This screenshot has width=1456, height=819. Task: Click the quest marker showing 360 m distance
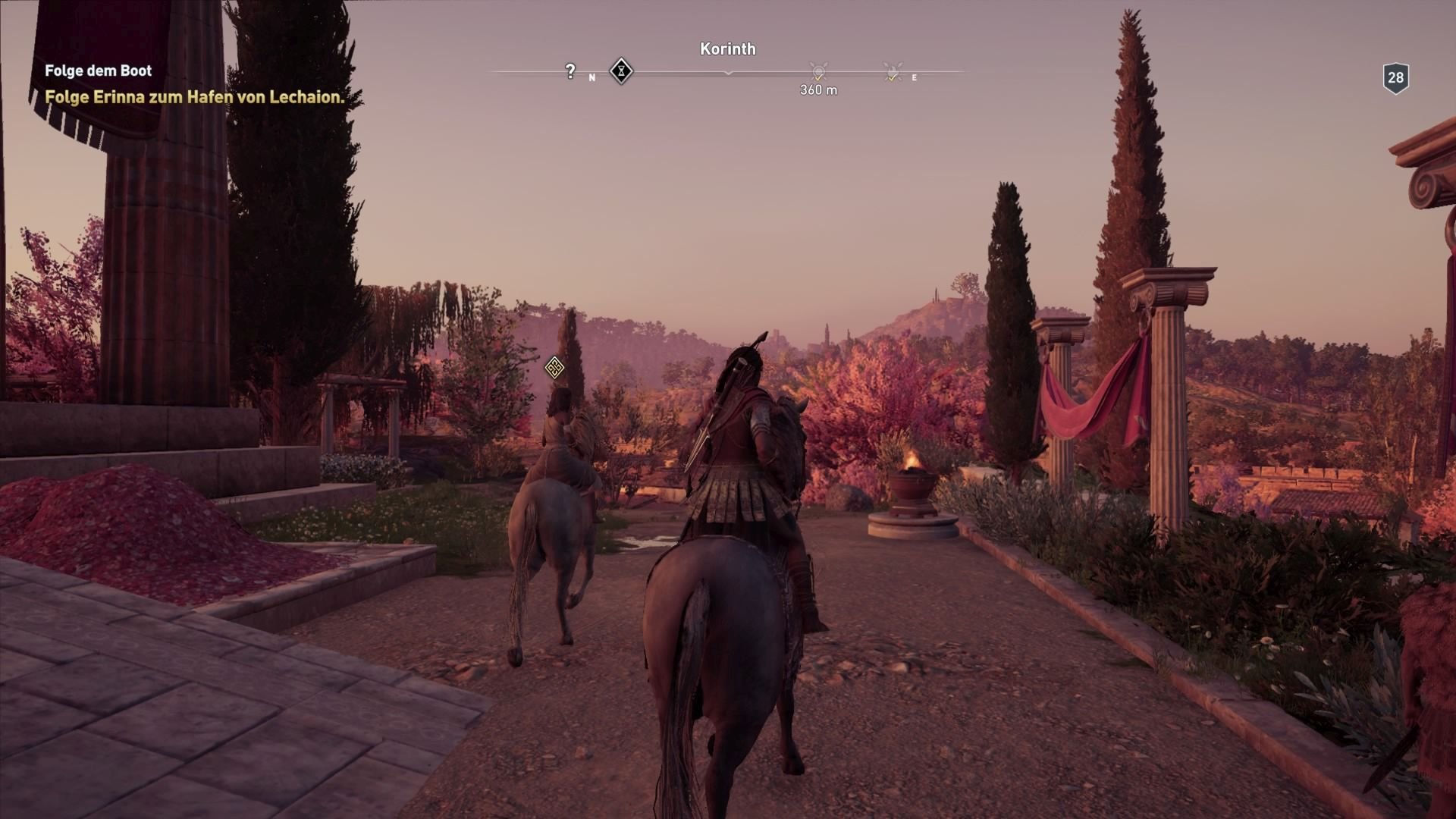pyautogui.click(x=817, y=72)
